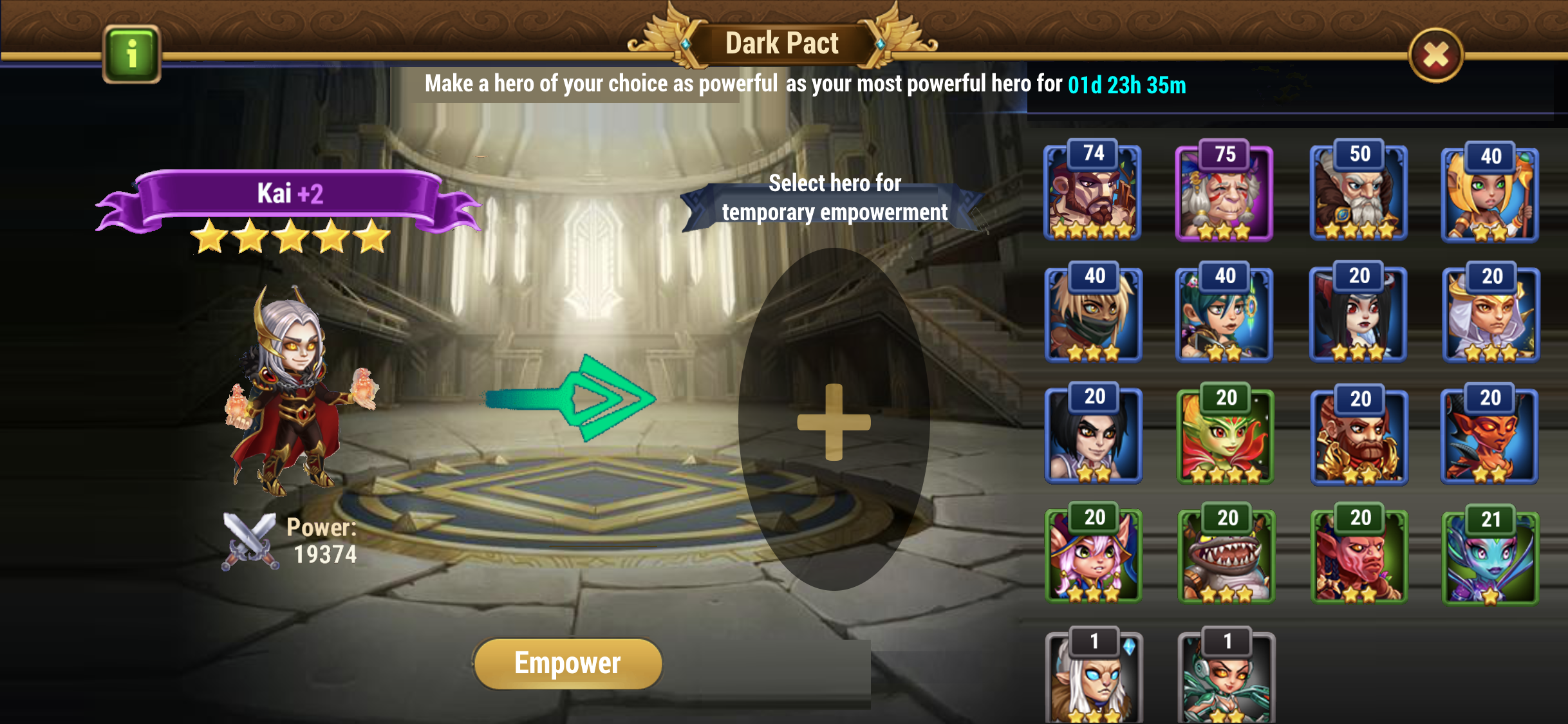Image resolution: width=1568 pixels, height=724 pixels.
Task: Click the plus slot for hero empowerment
Action: [834, 422]
